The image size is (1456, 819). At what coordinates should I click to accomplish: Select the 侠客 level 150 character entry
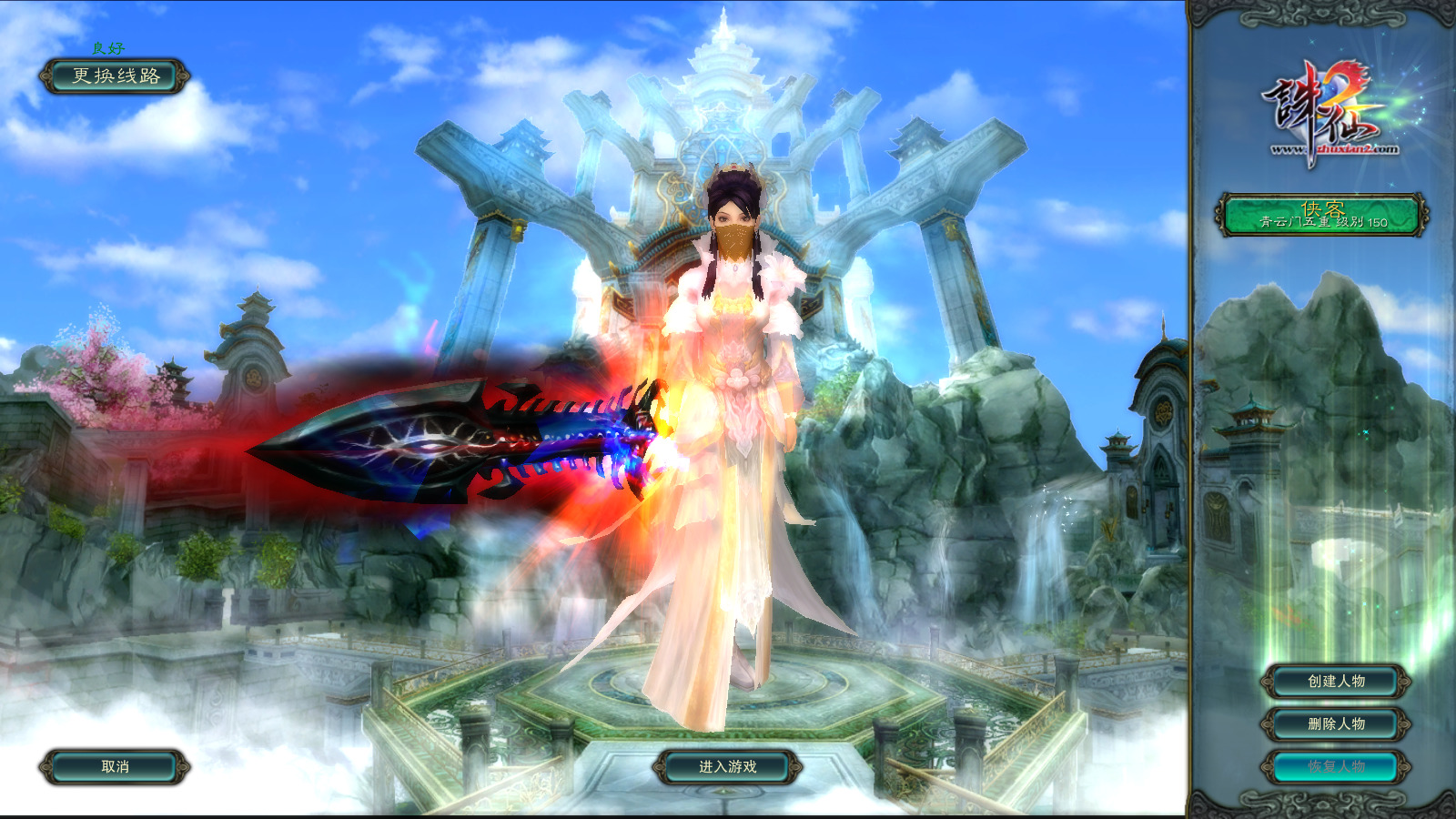coord(1322,216)
